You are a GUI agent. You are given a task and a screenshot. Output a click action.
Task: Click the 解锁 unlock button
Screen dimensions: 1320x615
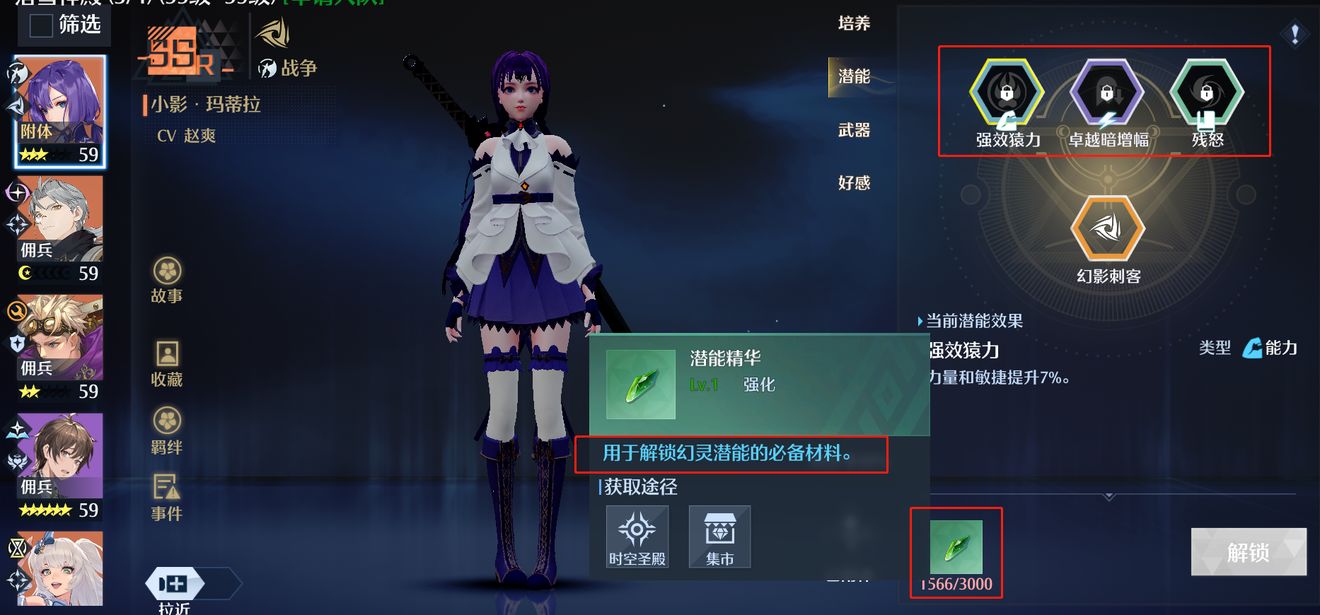click(1248, 552)
